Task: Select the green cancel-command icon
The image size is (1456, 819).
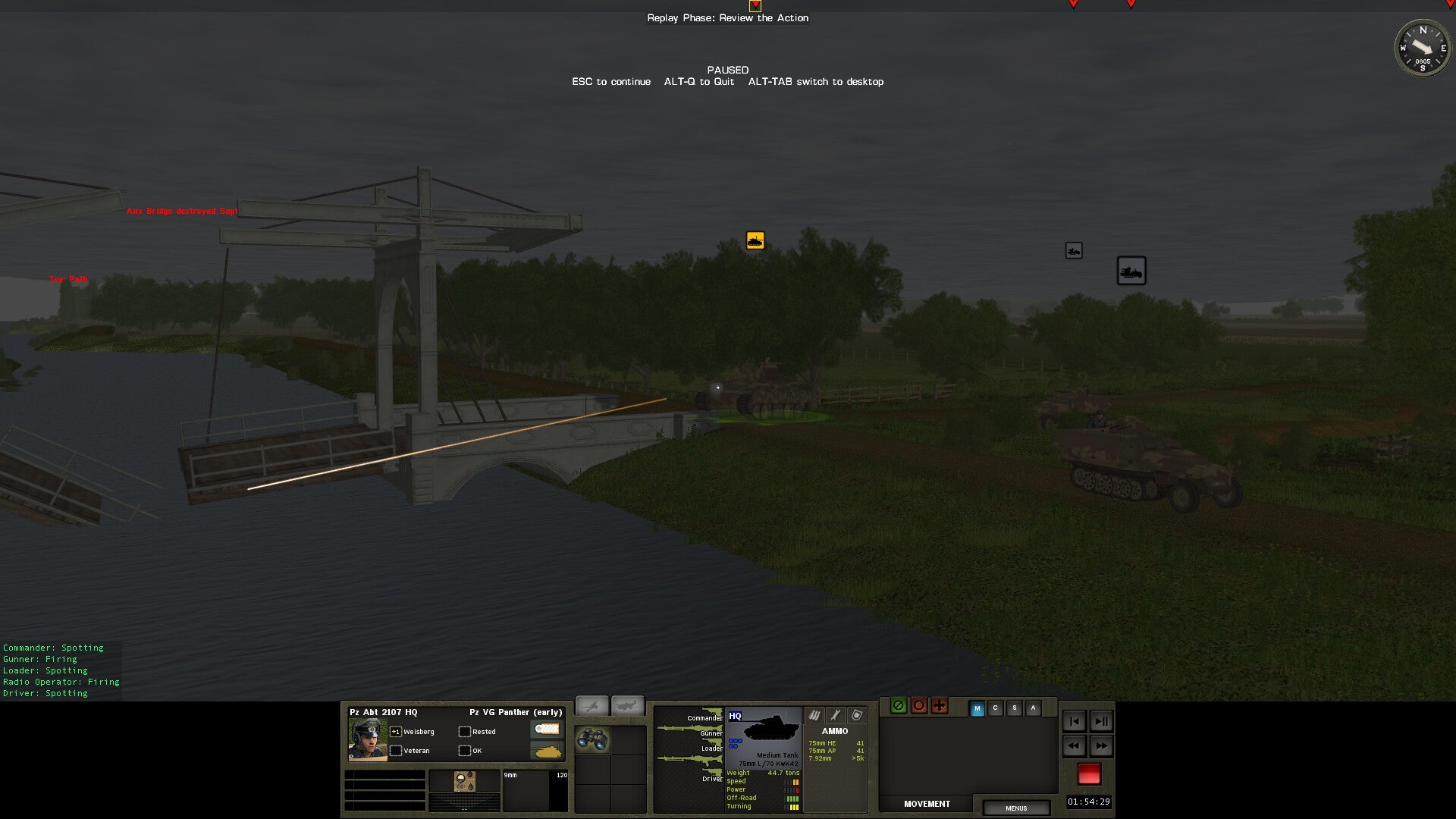Action: pos(899,706)
